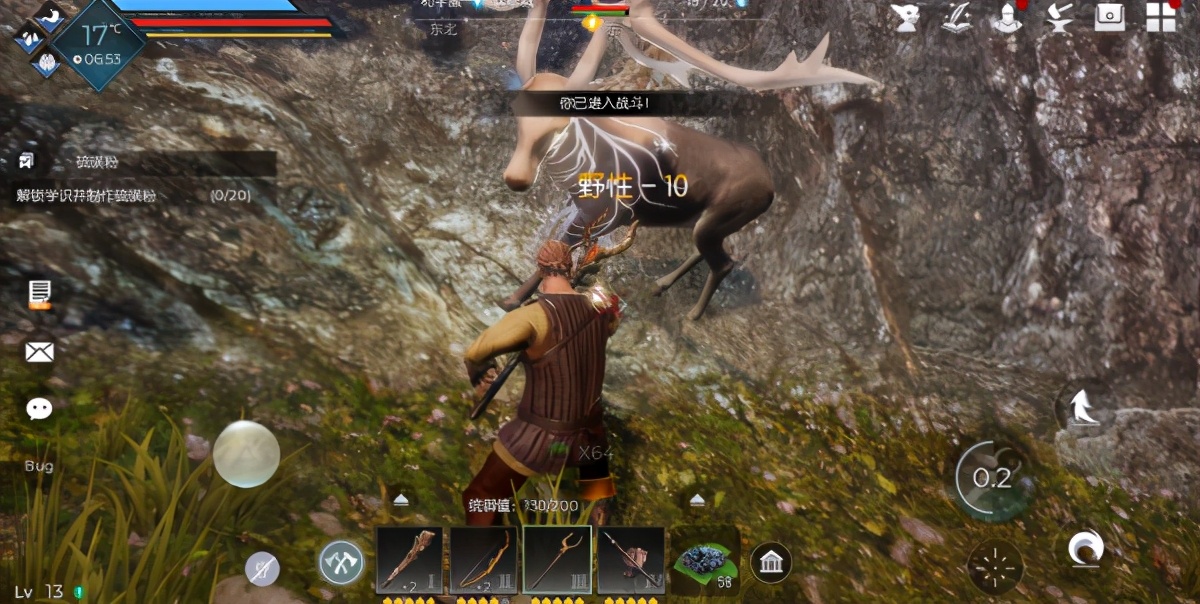Equip the bow in weapon slot II

[x=483, y=560]
